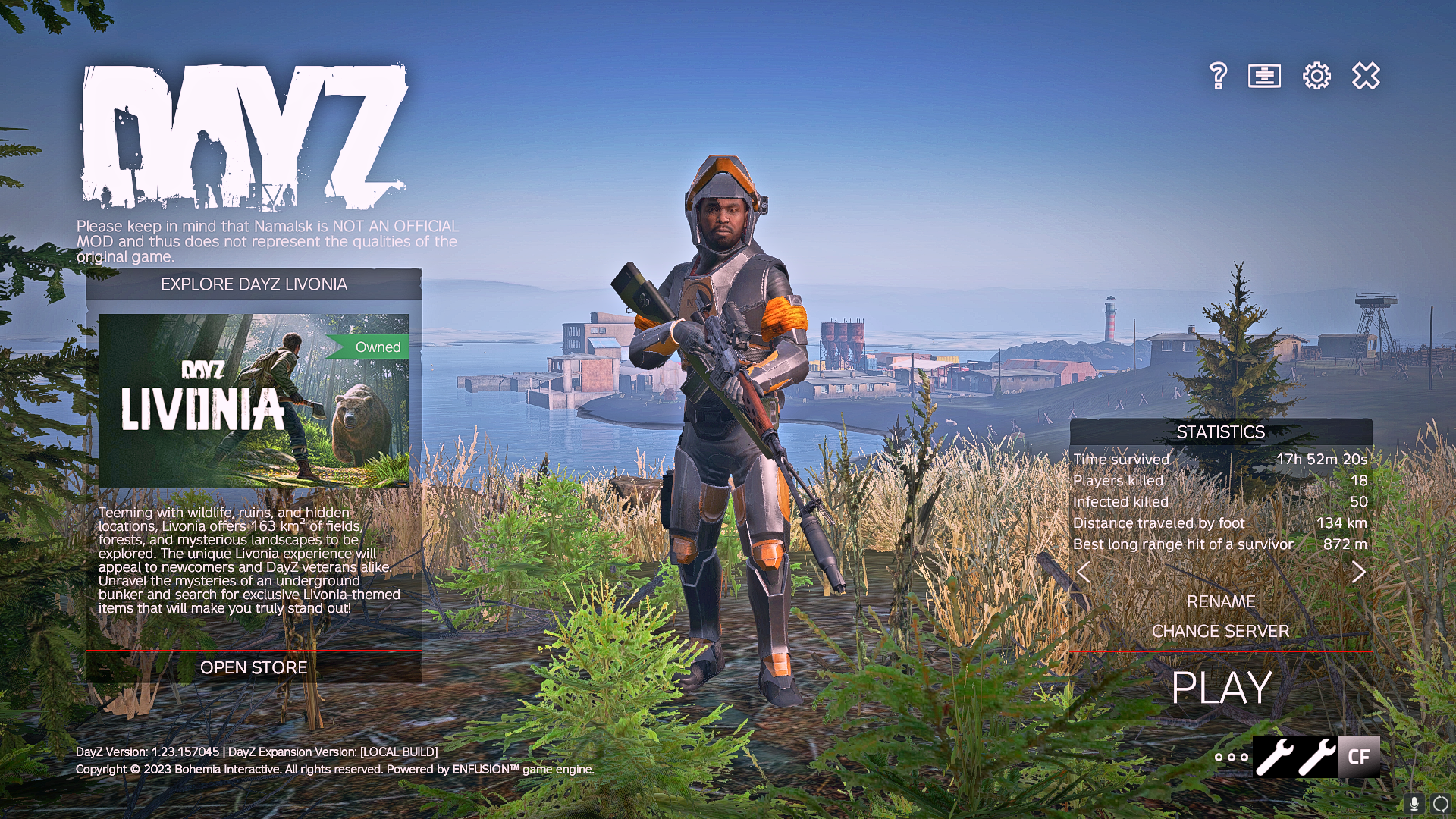Screen dimensions: 1456x819
Task: Show the next character with the right arrow
Action: point(1358,573)
